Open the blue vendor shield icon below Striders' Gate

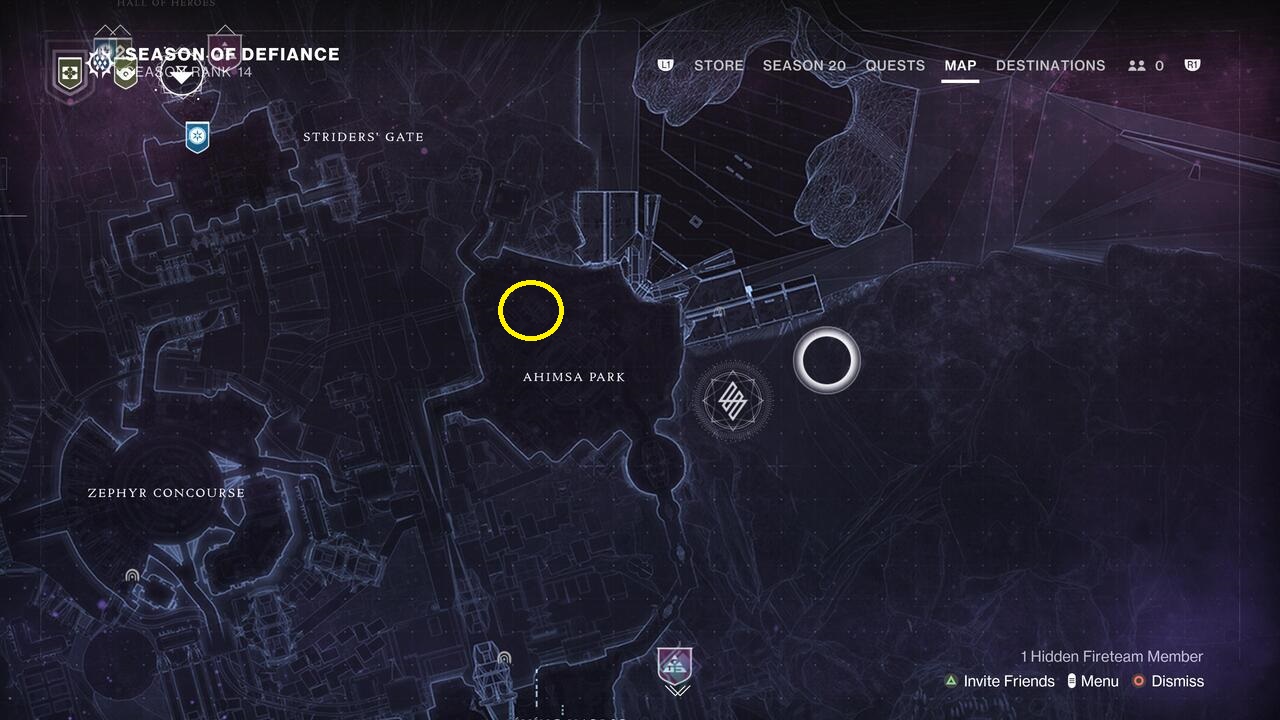[x=196, y=139]
